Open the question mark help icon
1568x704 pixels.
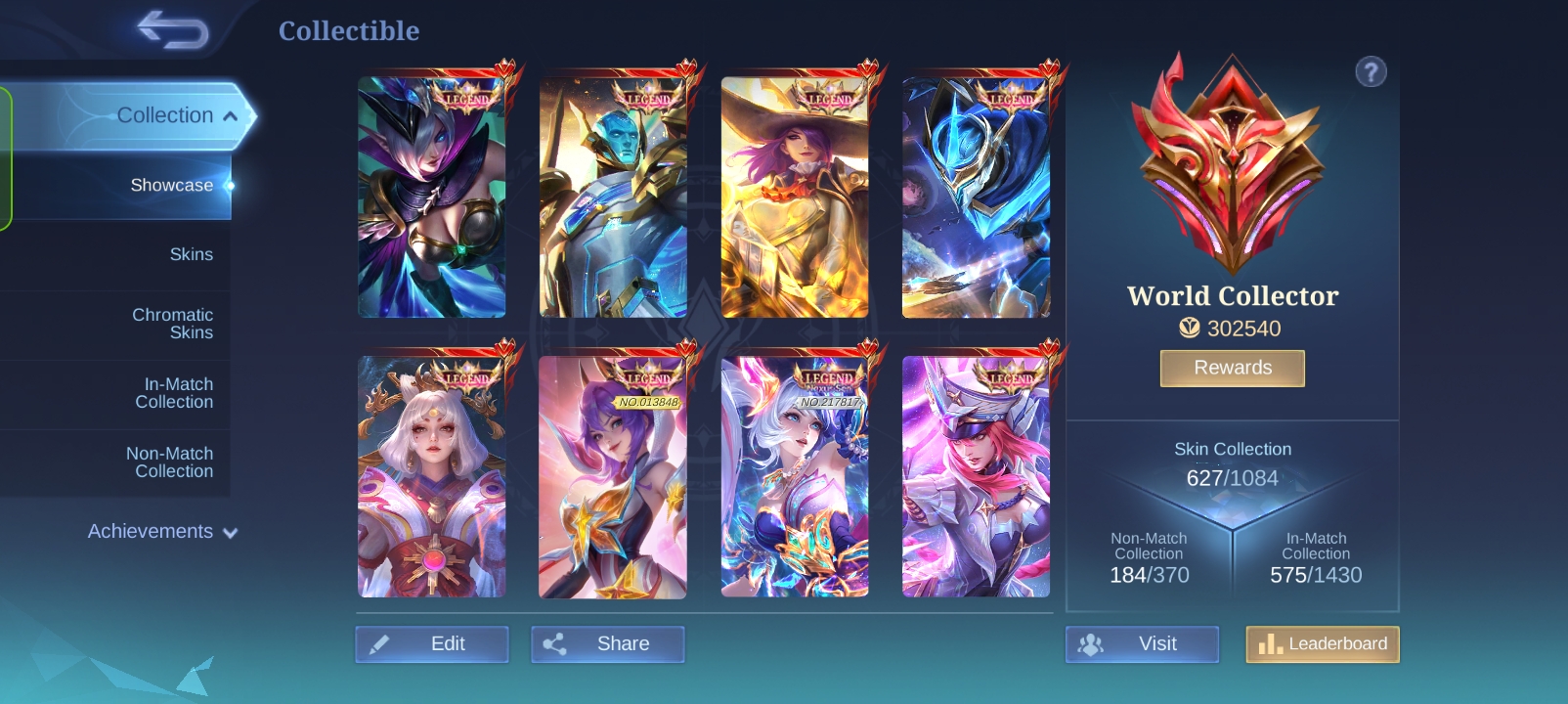(1371, 71)
